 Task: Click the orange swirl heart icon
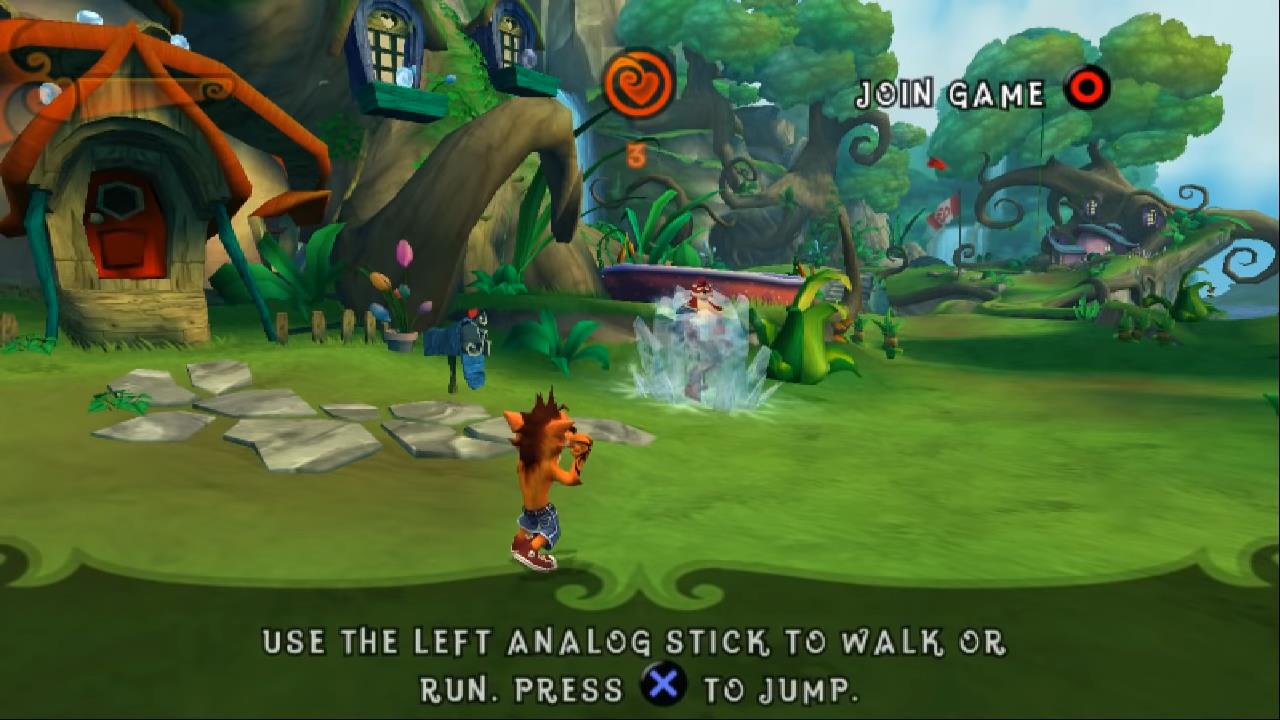pyautogui.click(x=639, y=84)
